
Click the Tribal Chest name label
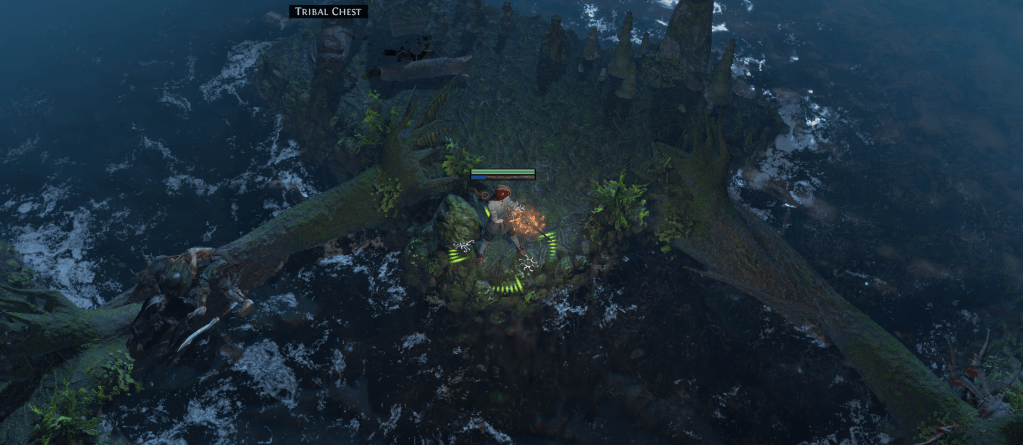tap(329, 12)
